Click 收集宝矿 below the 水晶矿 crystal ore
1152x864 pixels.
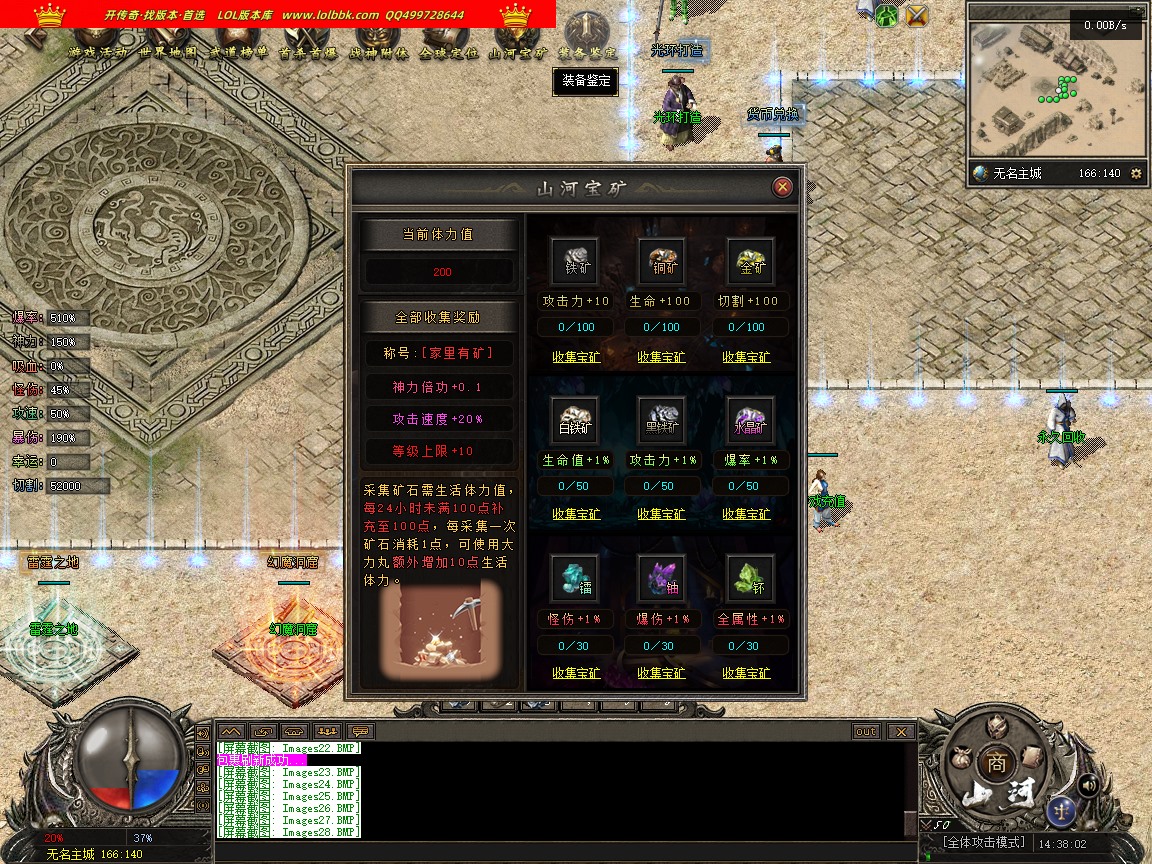click(746, 514)
